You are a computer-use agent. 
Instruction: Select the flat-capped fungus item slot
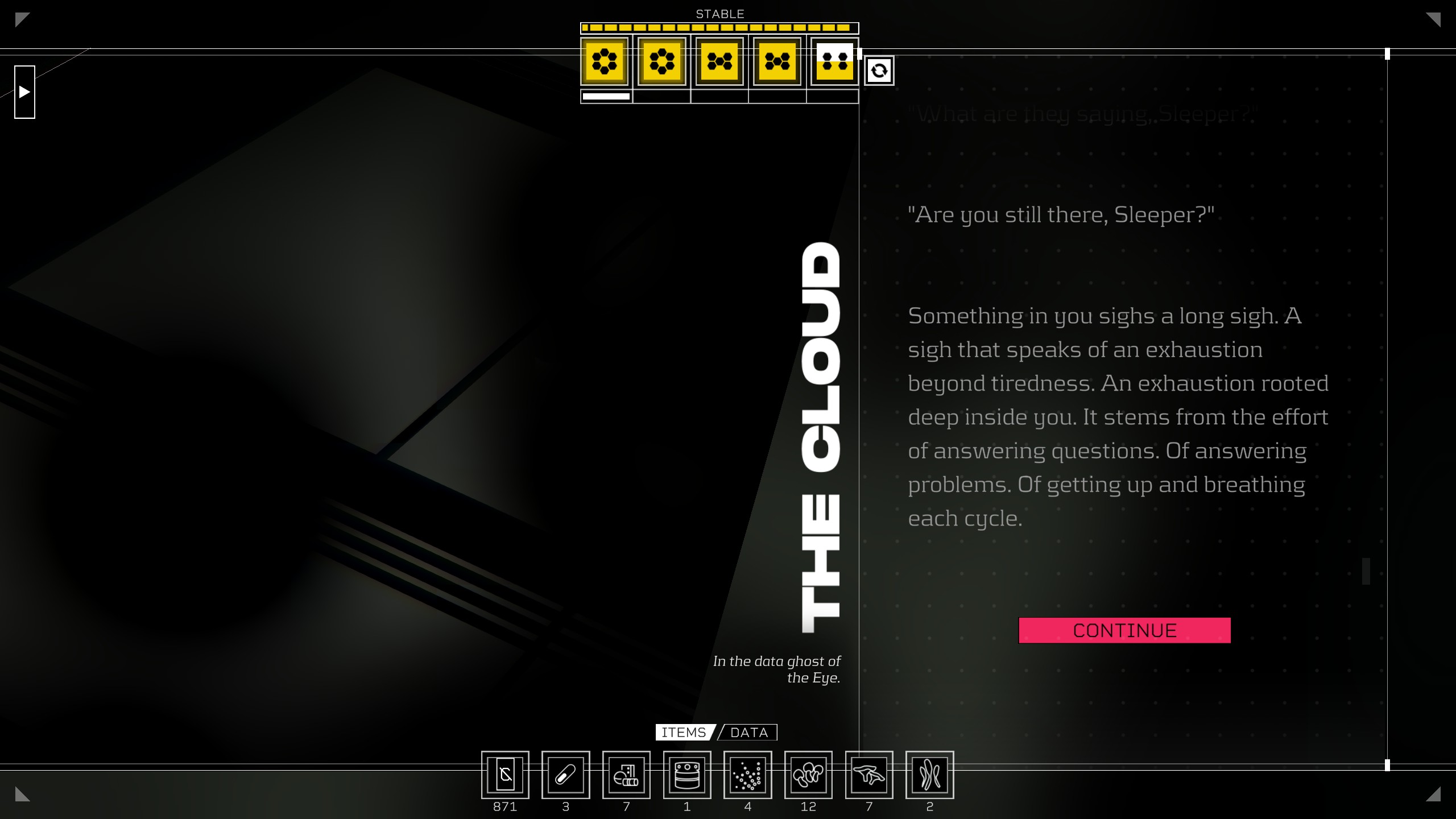[869, 775]
